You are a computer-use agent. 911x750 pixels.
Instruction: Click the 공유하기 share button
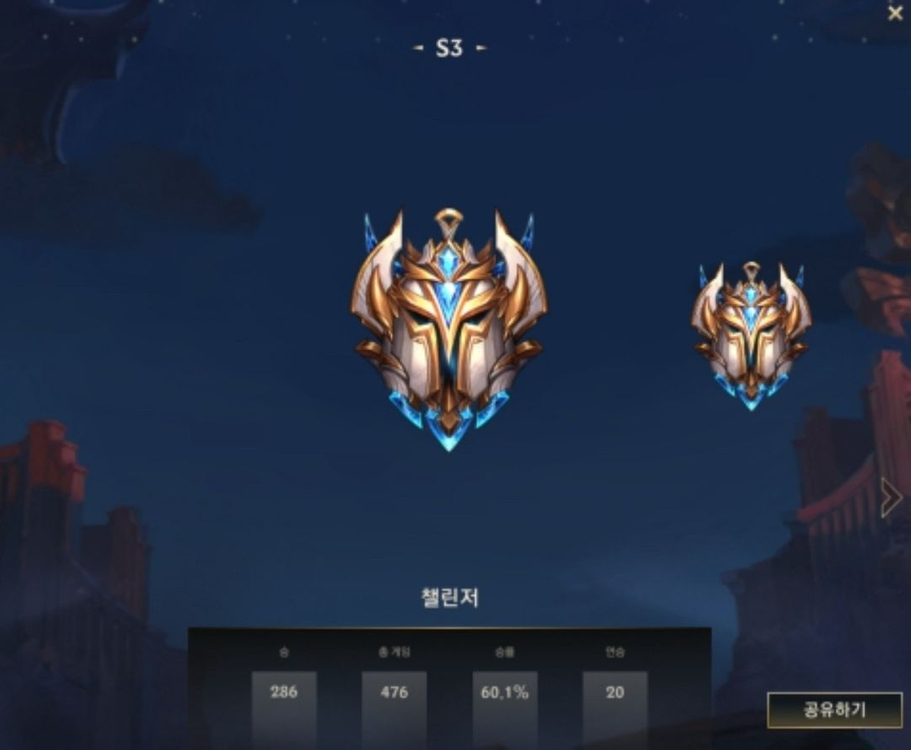pyautogui.click(x=834, y=710)
